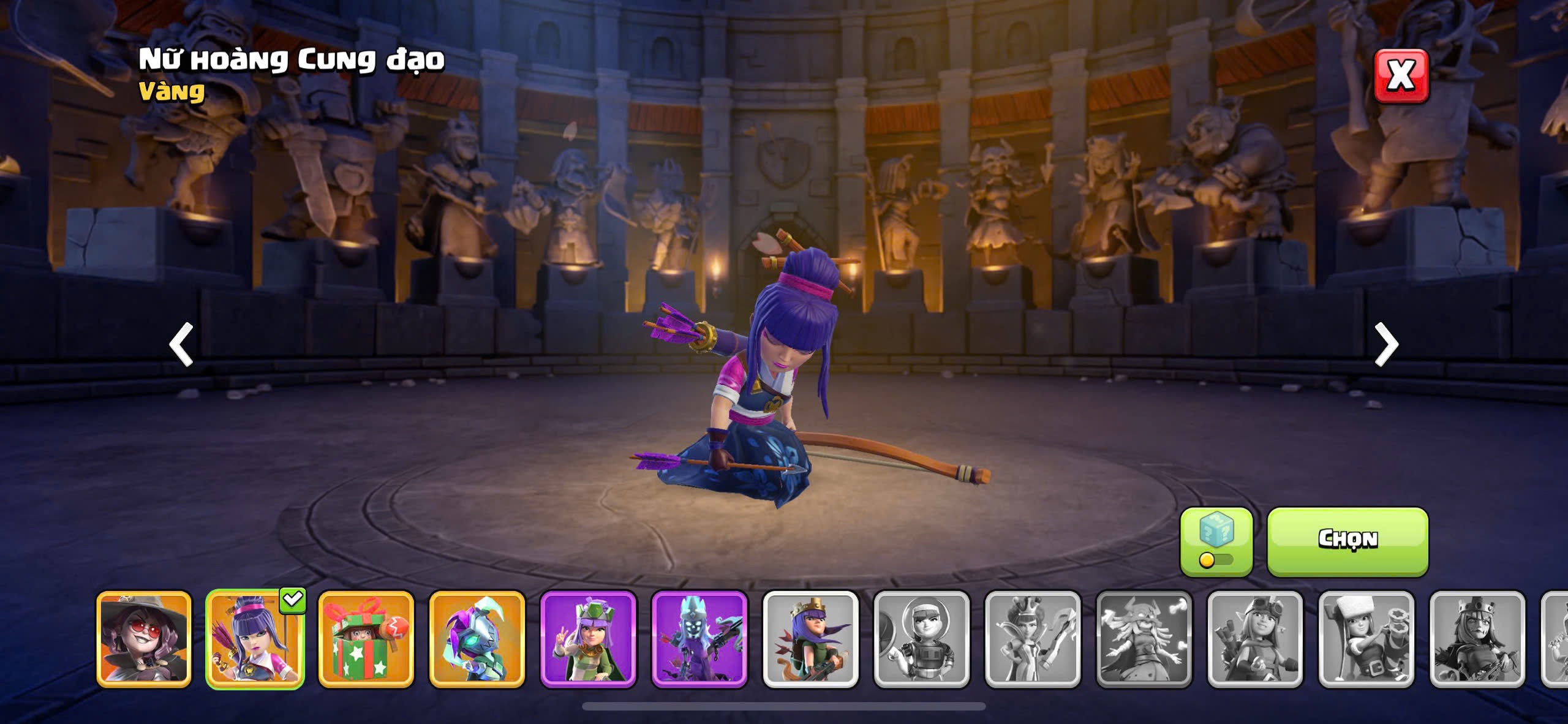Preview the locked dark crowned zombie queen
Viewport: 1568px width, 724px height.
[1477, 638]
